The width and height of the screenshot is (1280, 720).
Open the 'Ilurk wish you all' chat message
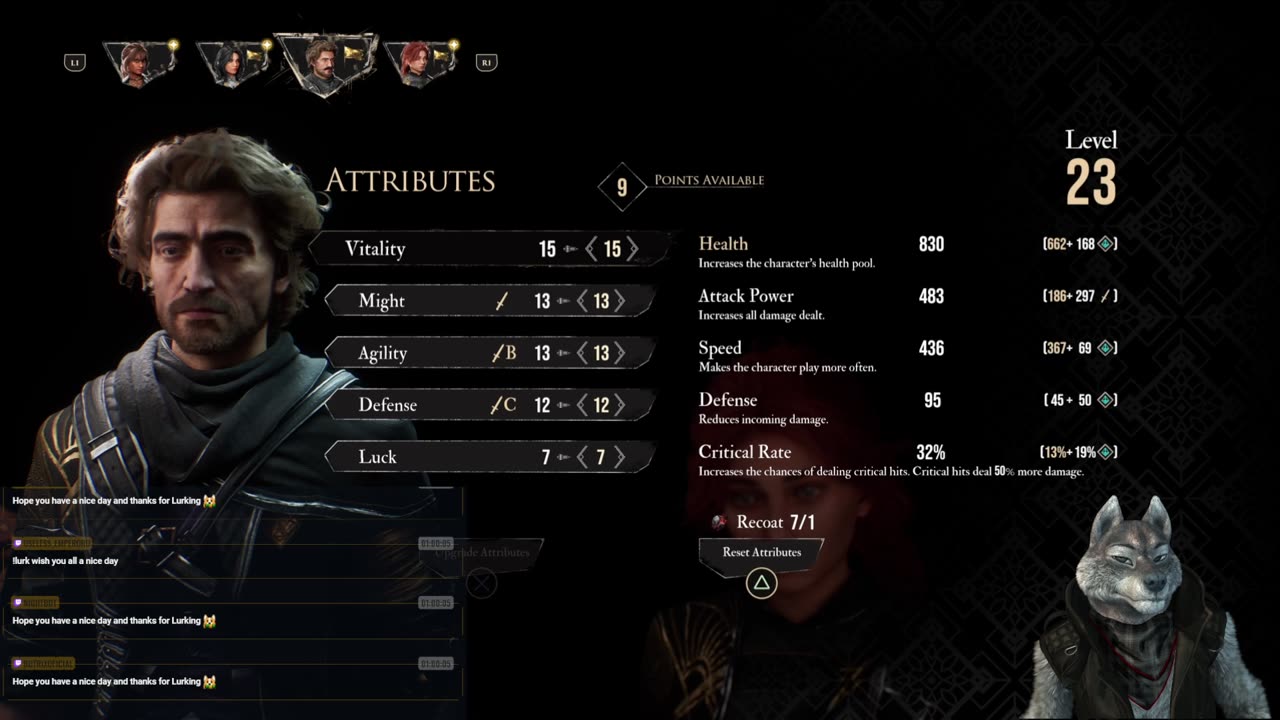click(66, 561)
